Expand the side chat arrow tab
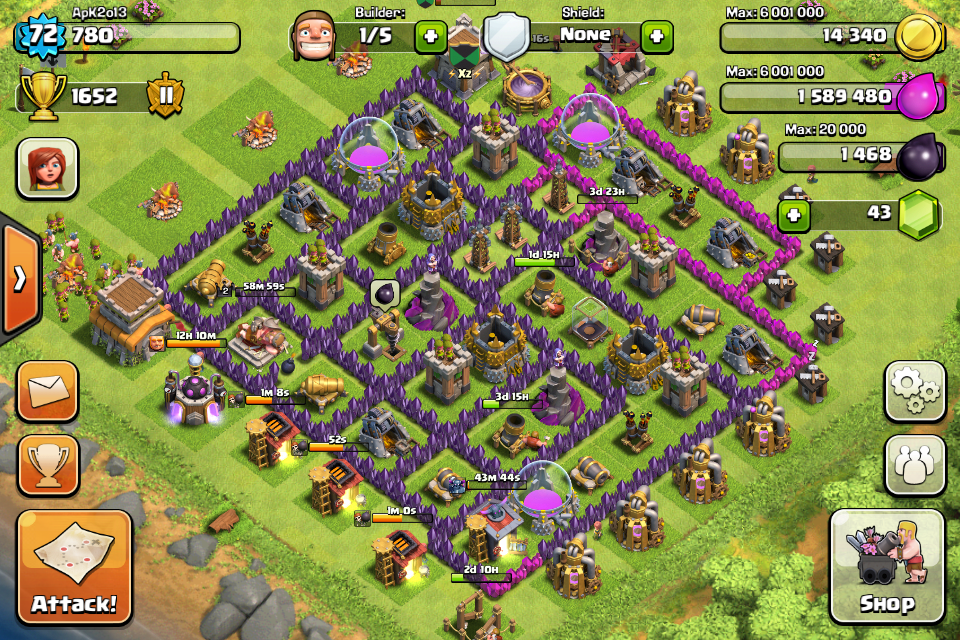960x640 pixels. 19,279
